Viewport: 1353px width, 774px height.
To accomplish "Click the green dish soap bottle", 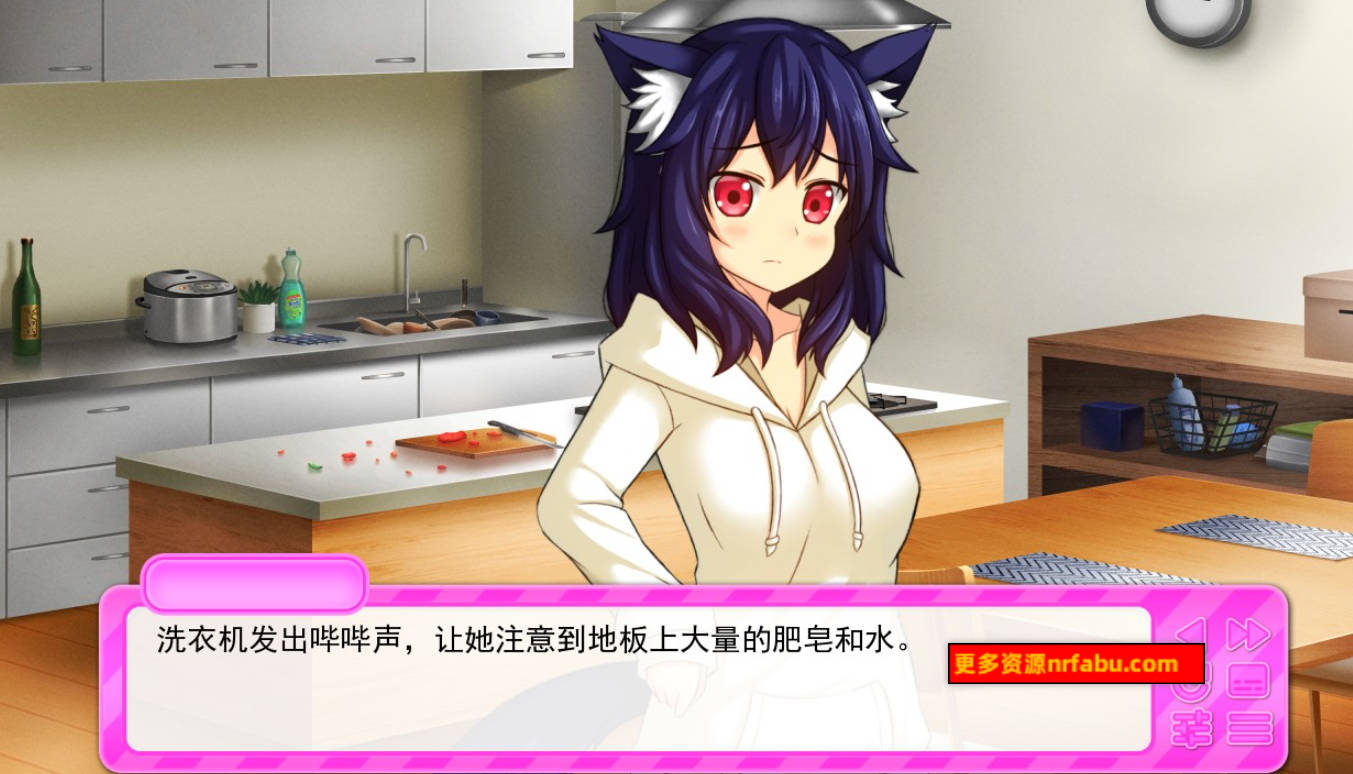I will click(293, 305).
